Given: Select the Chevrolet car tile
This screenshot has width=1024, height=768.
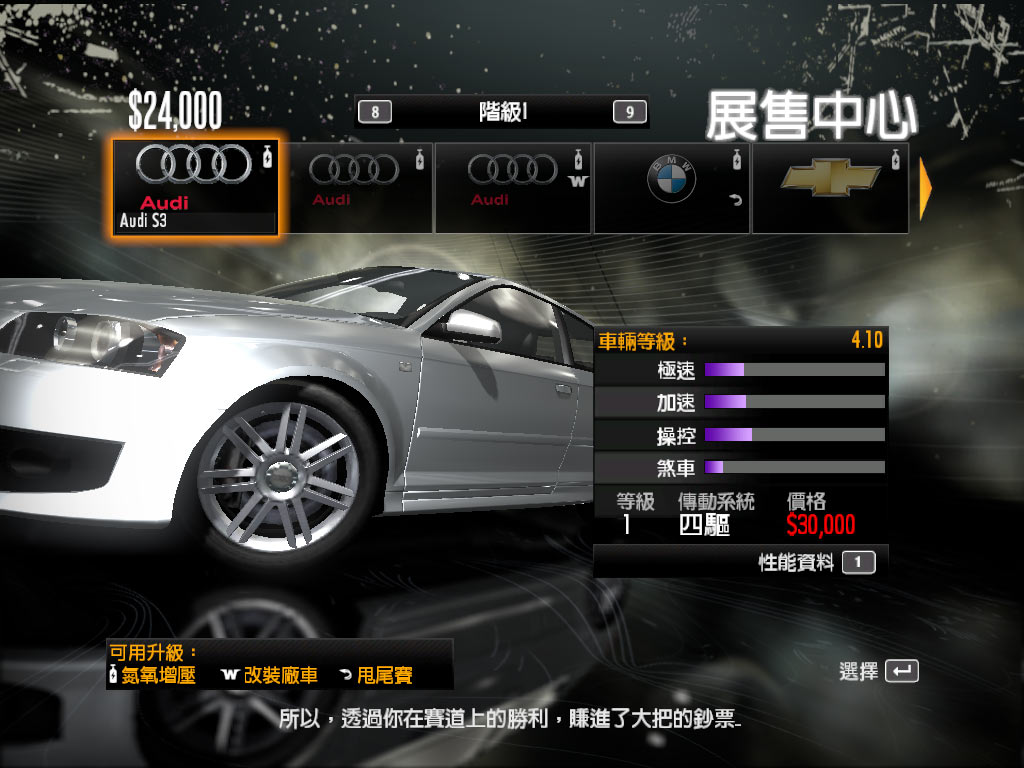Looking at the screenshot, I should pos(830,187).
